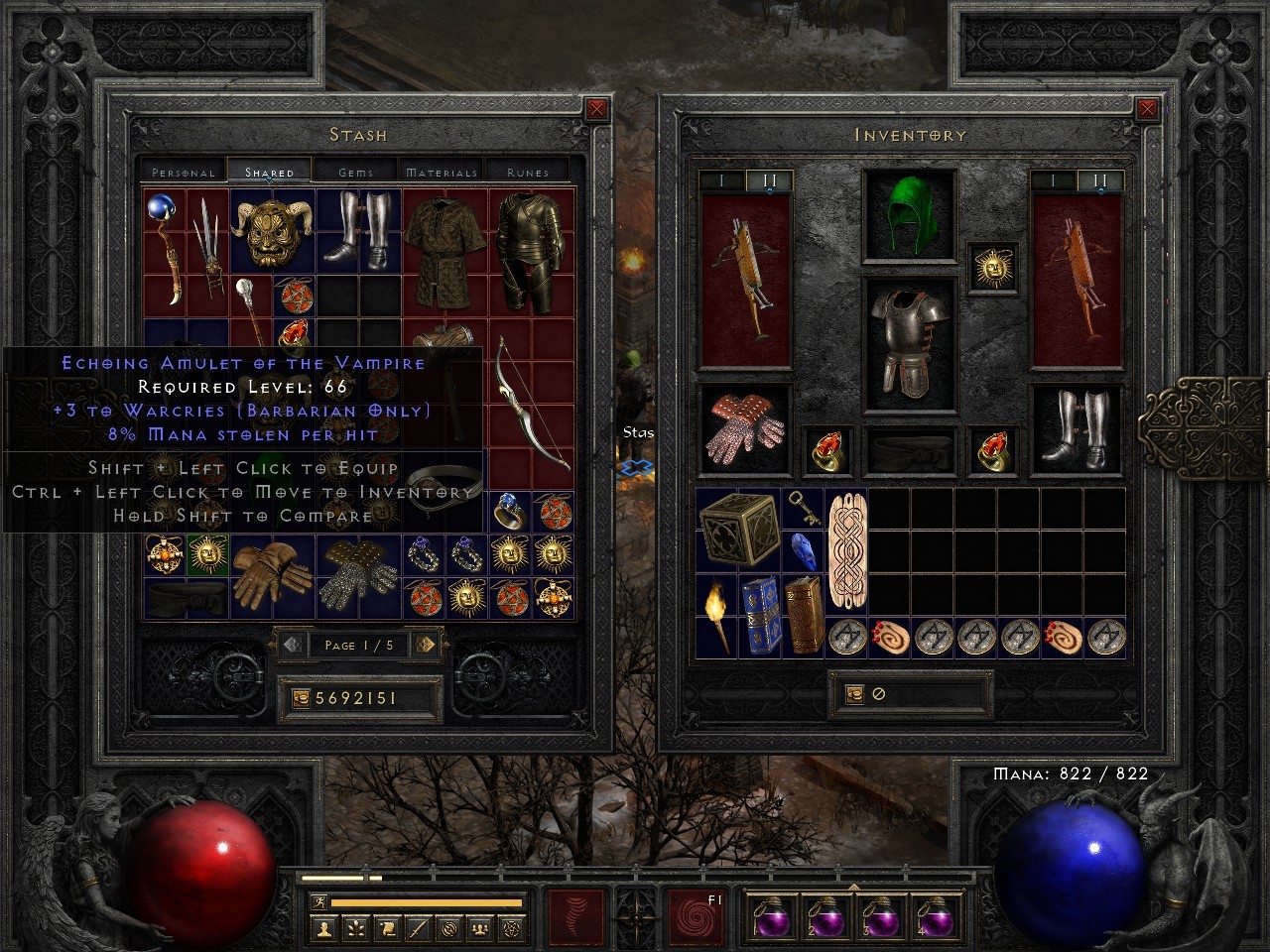This screenshot has width=1270, height=952.
Task: Advance to the next stash page
Action: [x=427, y=646]
